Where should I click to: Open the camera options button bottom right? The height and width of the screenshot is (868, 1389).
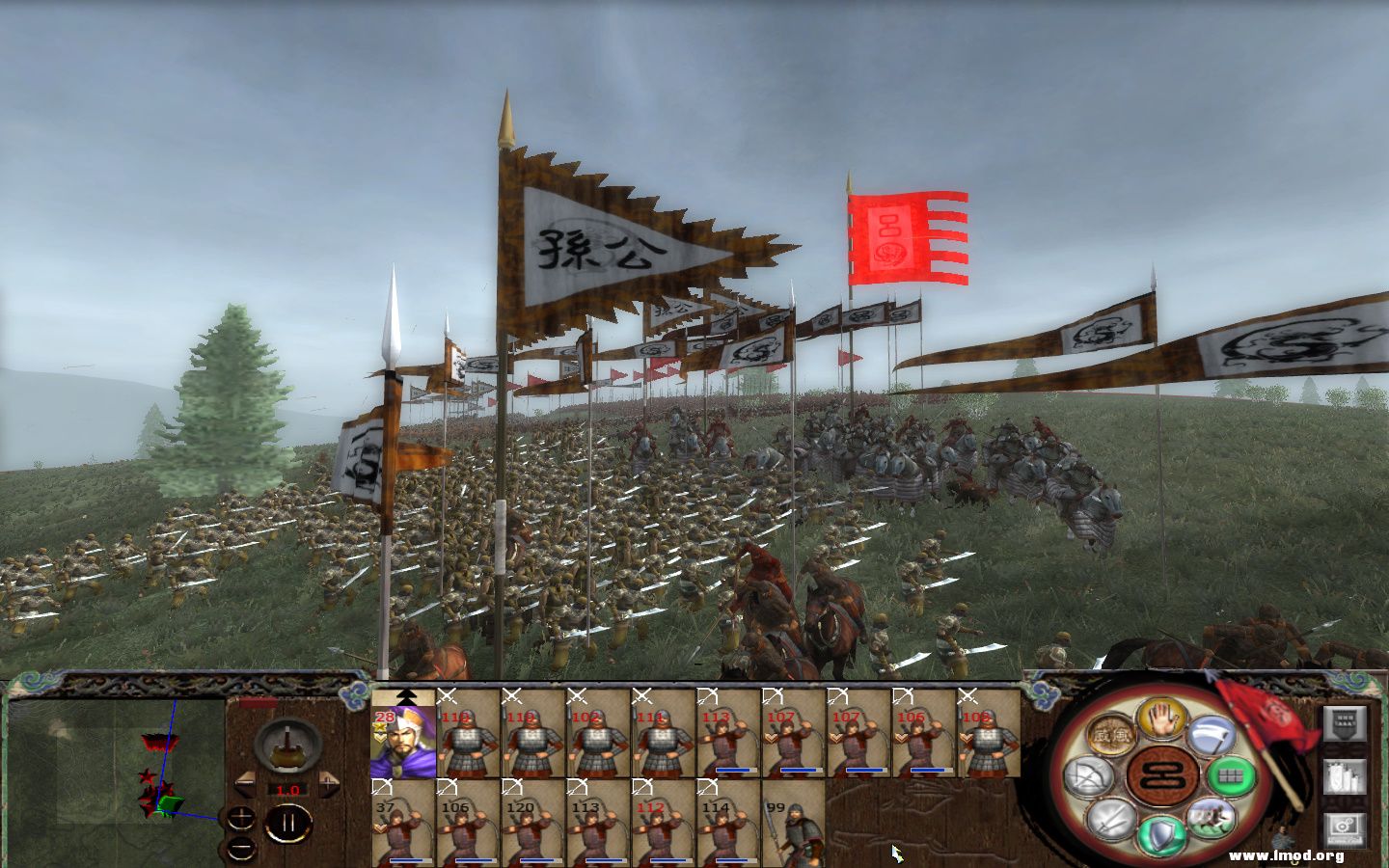tap(1344, 831)
